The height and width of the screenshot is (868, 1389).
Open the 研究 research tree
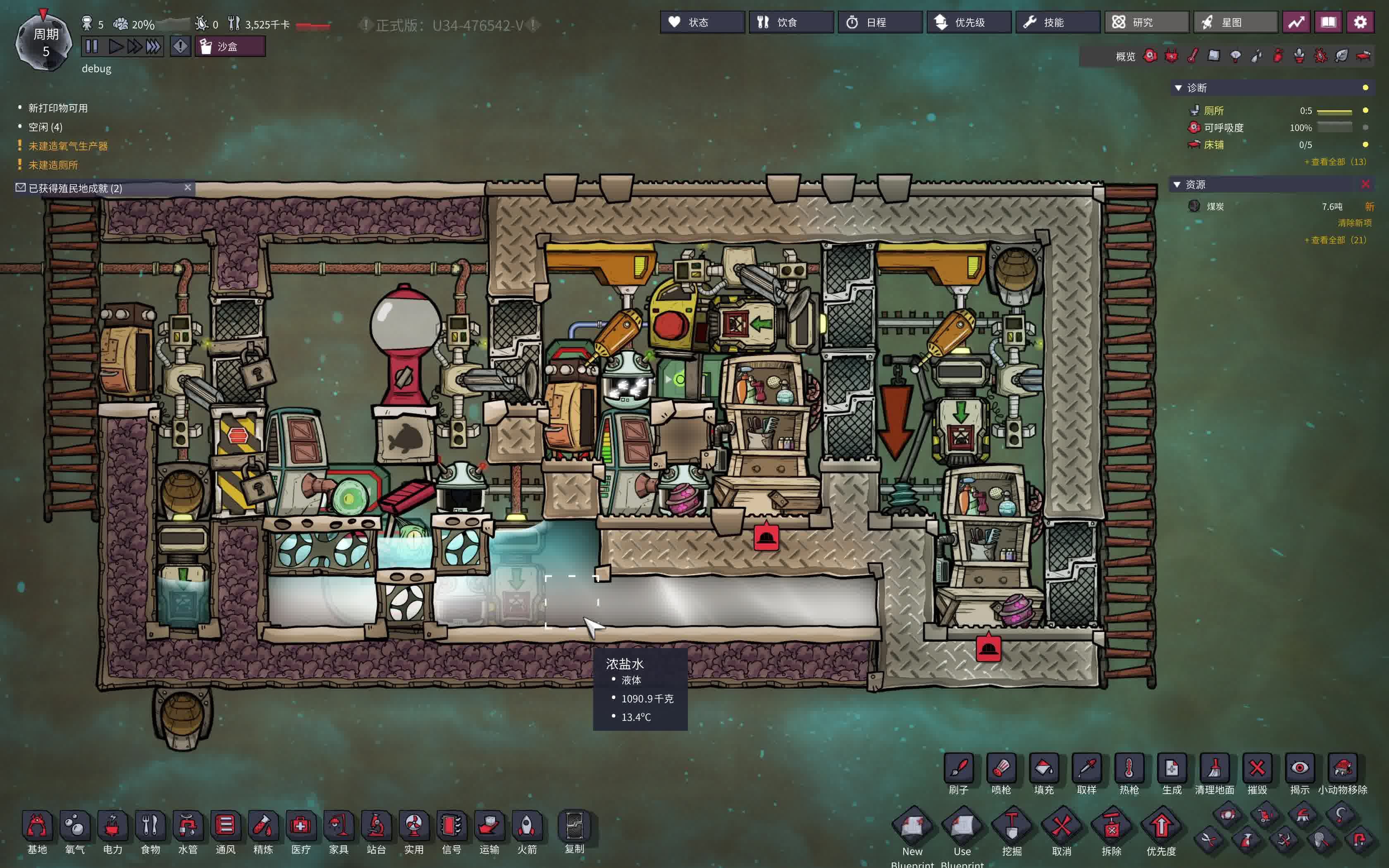click(x=1146, y=22)
